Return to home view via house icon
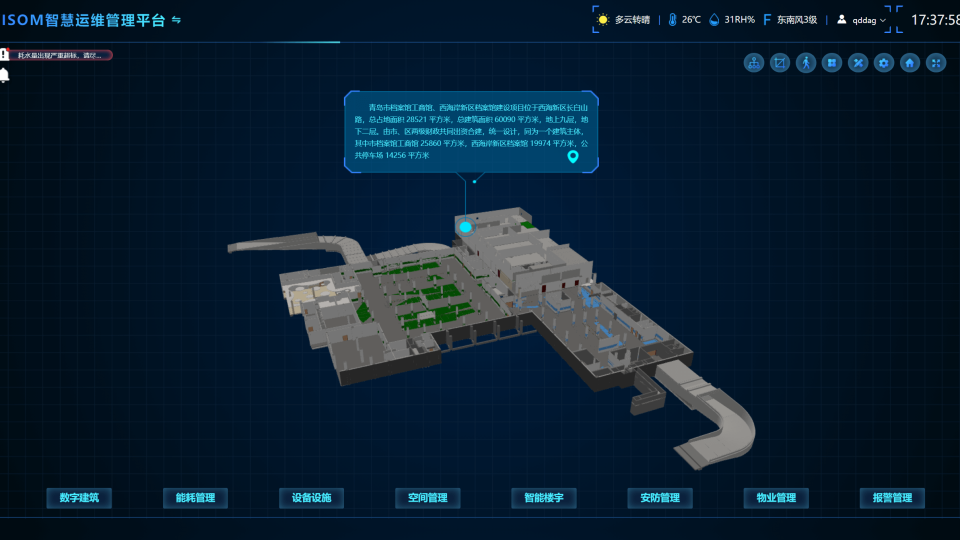This screenshot has height=540, width=960. click(x=910, y=63)
